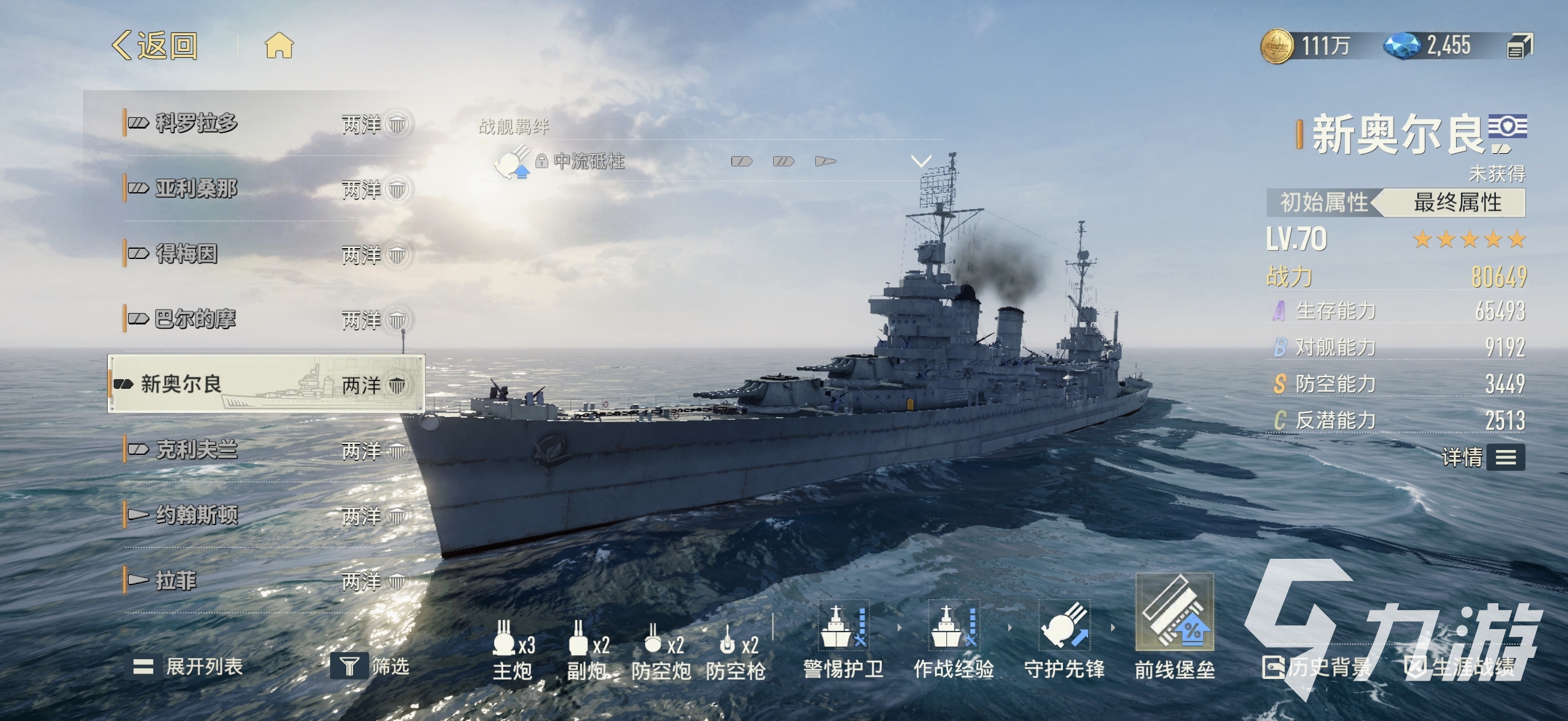The height and width of the screenshot is (721, 1568).
Task: Go back with the 返回 button
Action: pos(155,46)
